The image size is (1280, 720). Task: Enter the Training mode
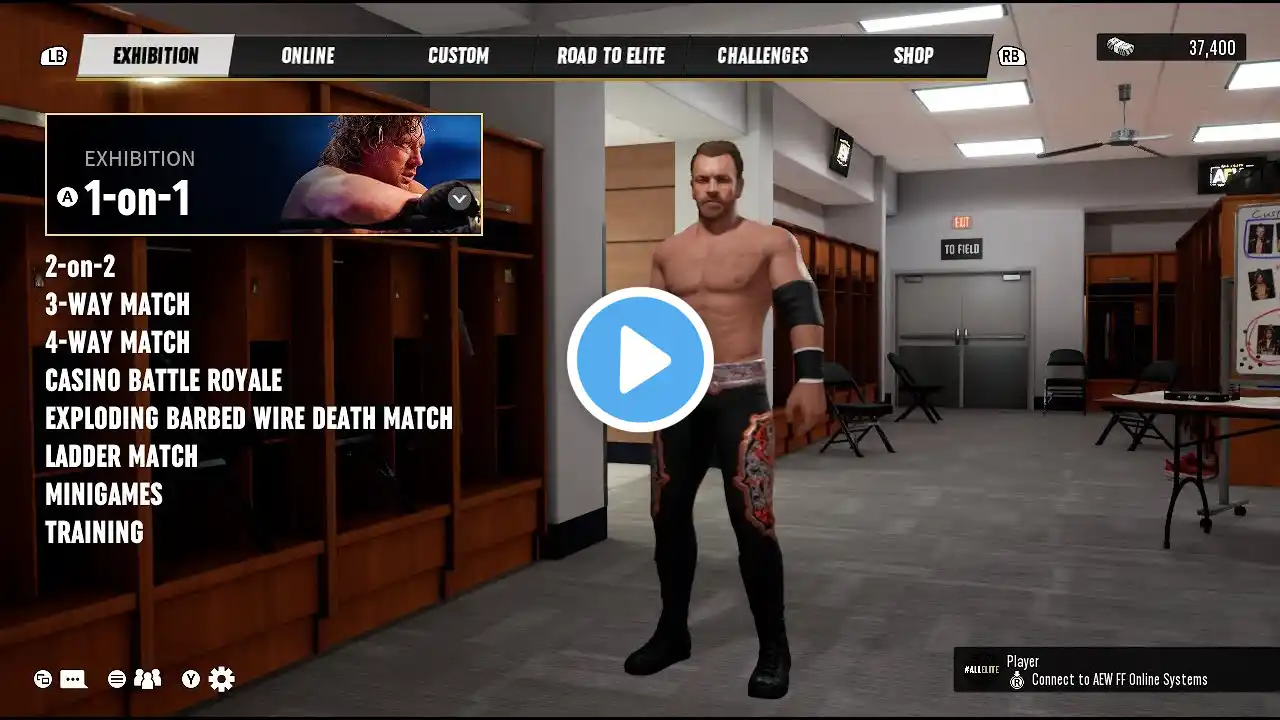[x=94, y=533]
